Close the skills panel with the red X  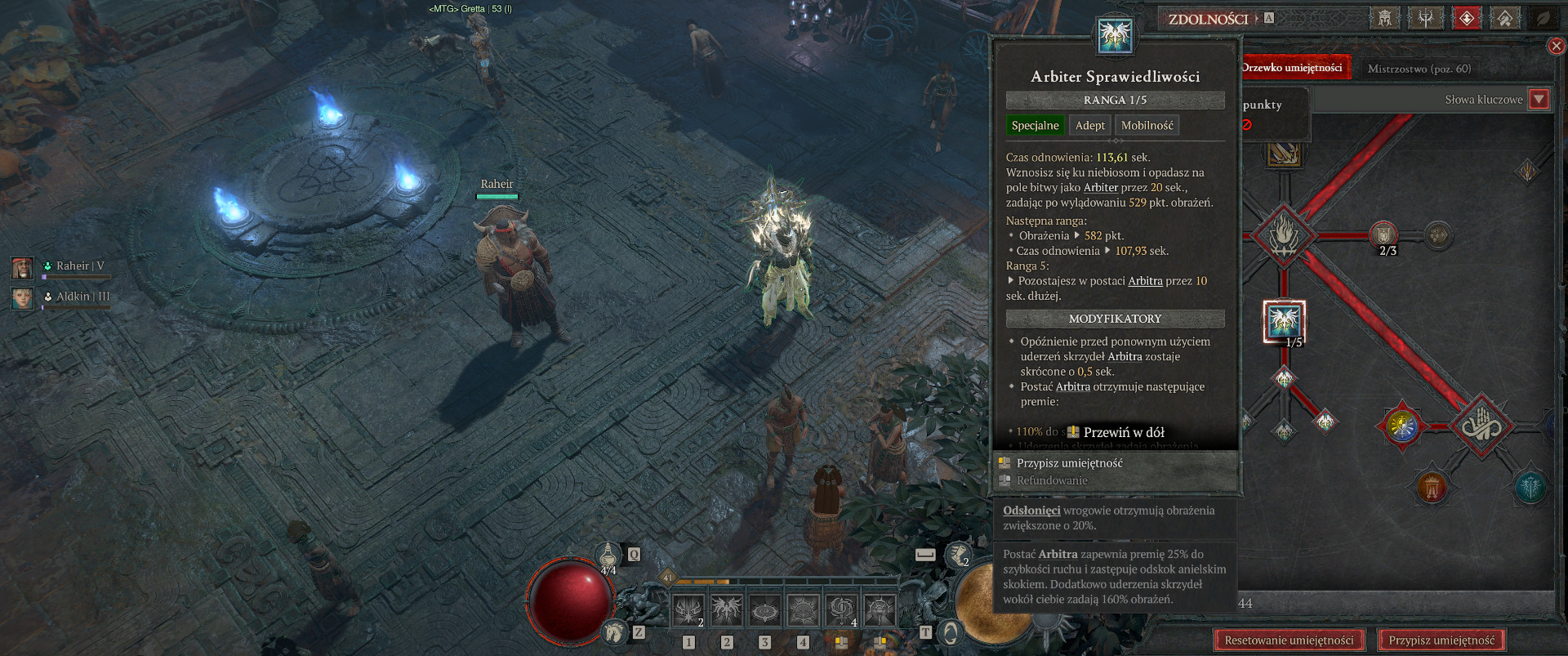point(1557,47)
